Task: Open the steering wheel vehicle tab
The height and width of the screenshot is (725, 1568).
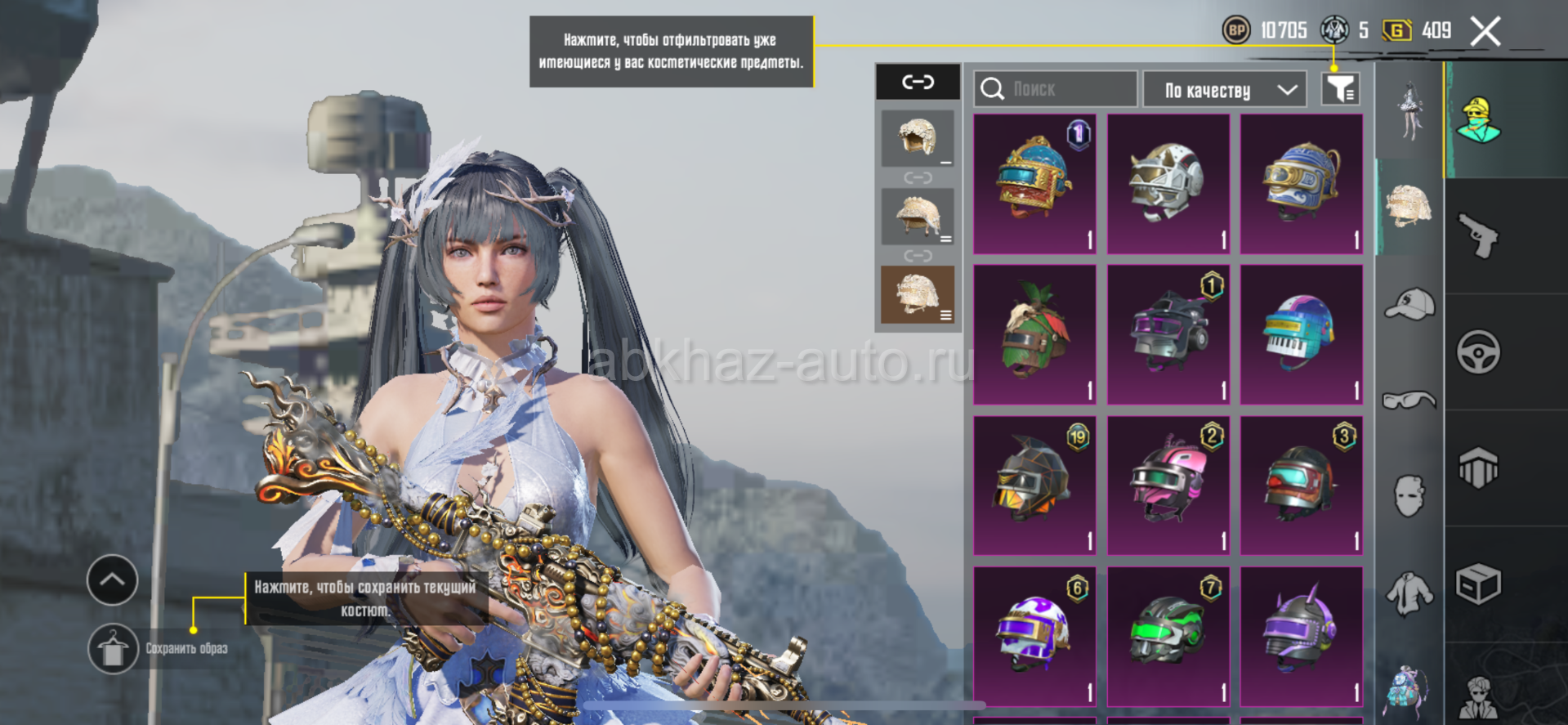Action: 1479,352
